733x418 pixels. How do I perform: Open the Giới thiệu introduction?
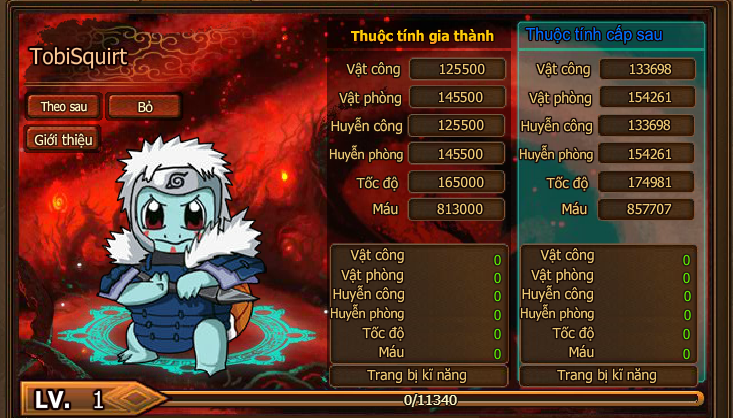click(63, 139)
